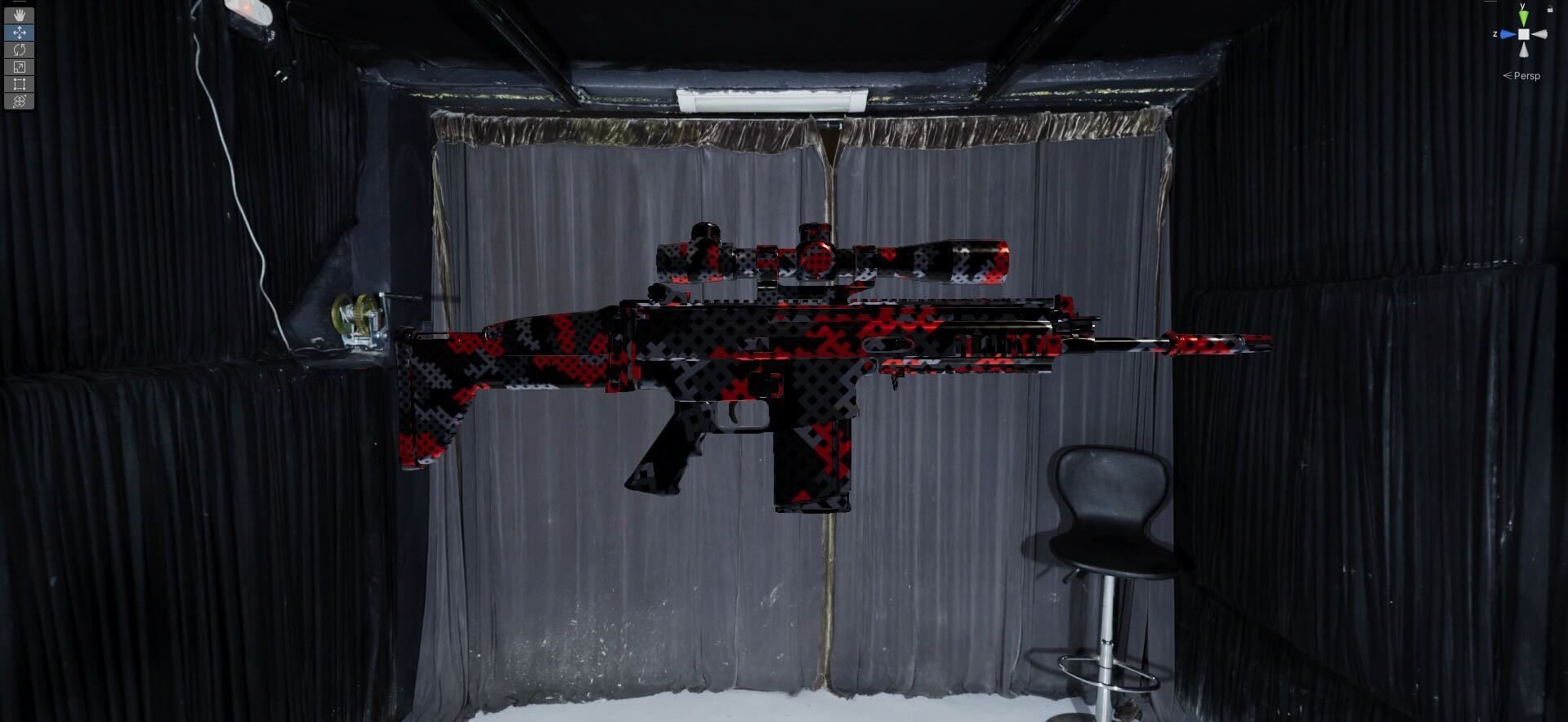
Task: Click the Persp label under the gizmo
Action: point(1526,76)
